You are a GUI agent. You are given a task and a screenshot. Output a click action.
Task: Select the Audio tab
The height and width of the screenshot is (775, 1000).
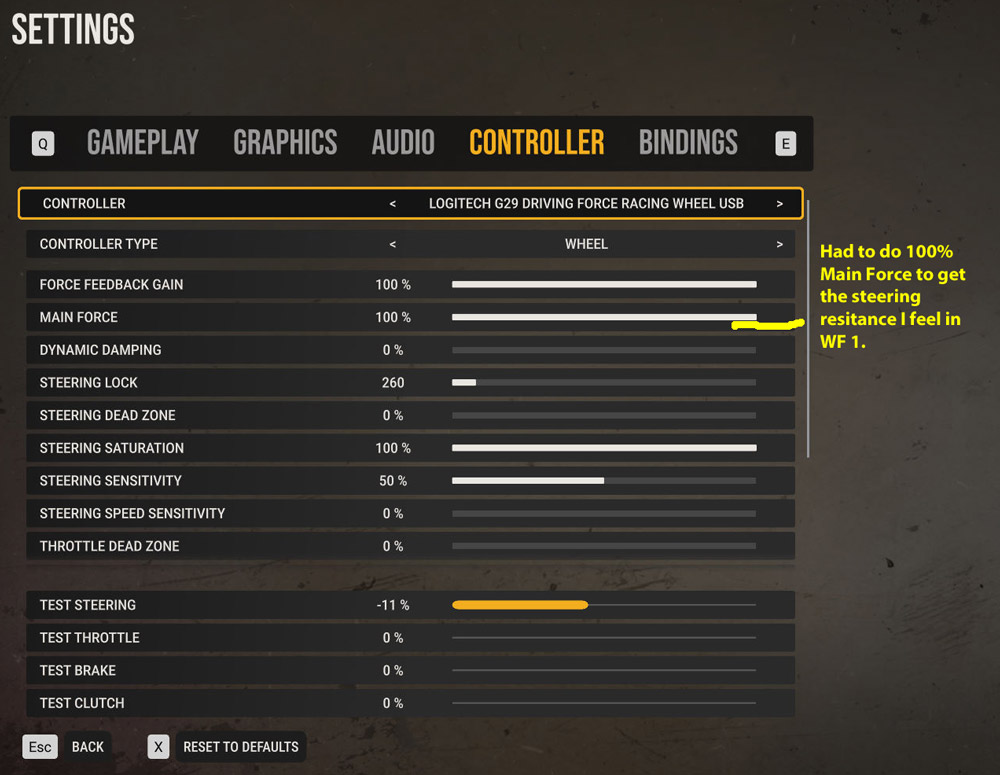point(403,143)
